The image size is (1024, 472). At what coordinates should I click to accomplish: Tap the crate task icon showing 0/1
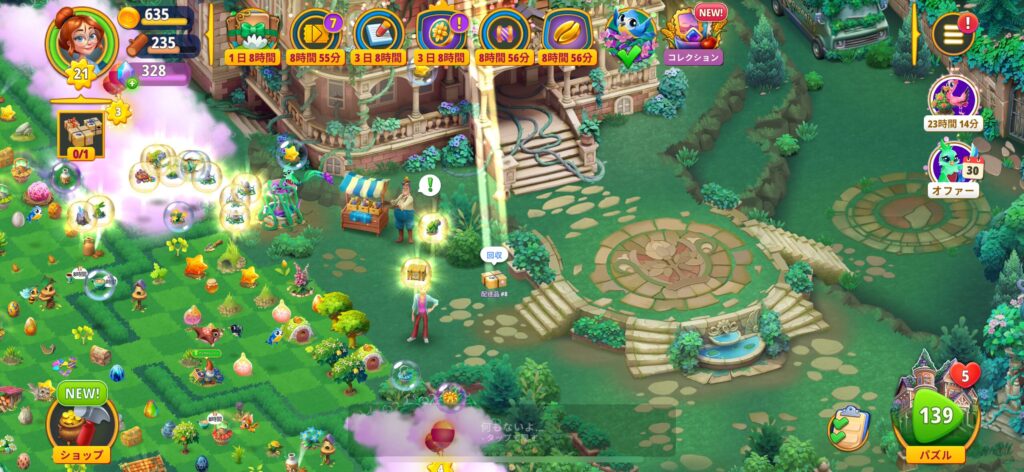(76, 132)
